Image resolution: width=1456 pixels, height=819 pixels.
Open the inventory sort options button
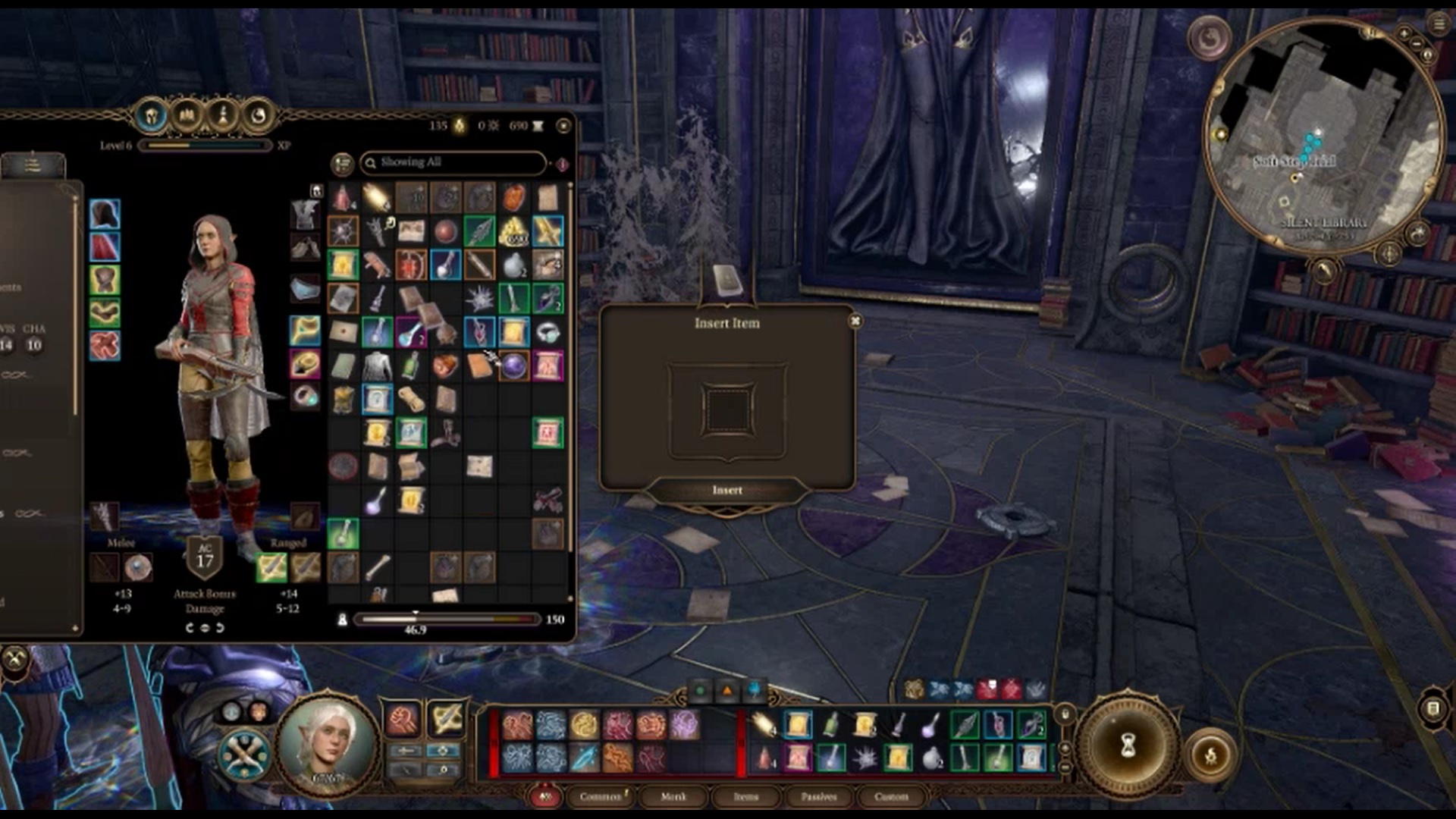[x=342, y=163]
